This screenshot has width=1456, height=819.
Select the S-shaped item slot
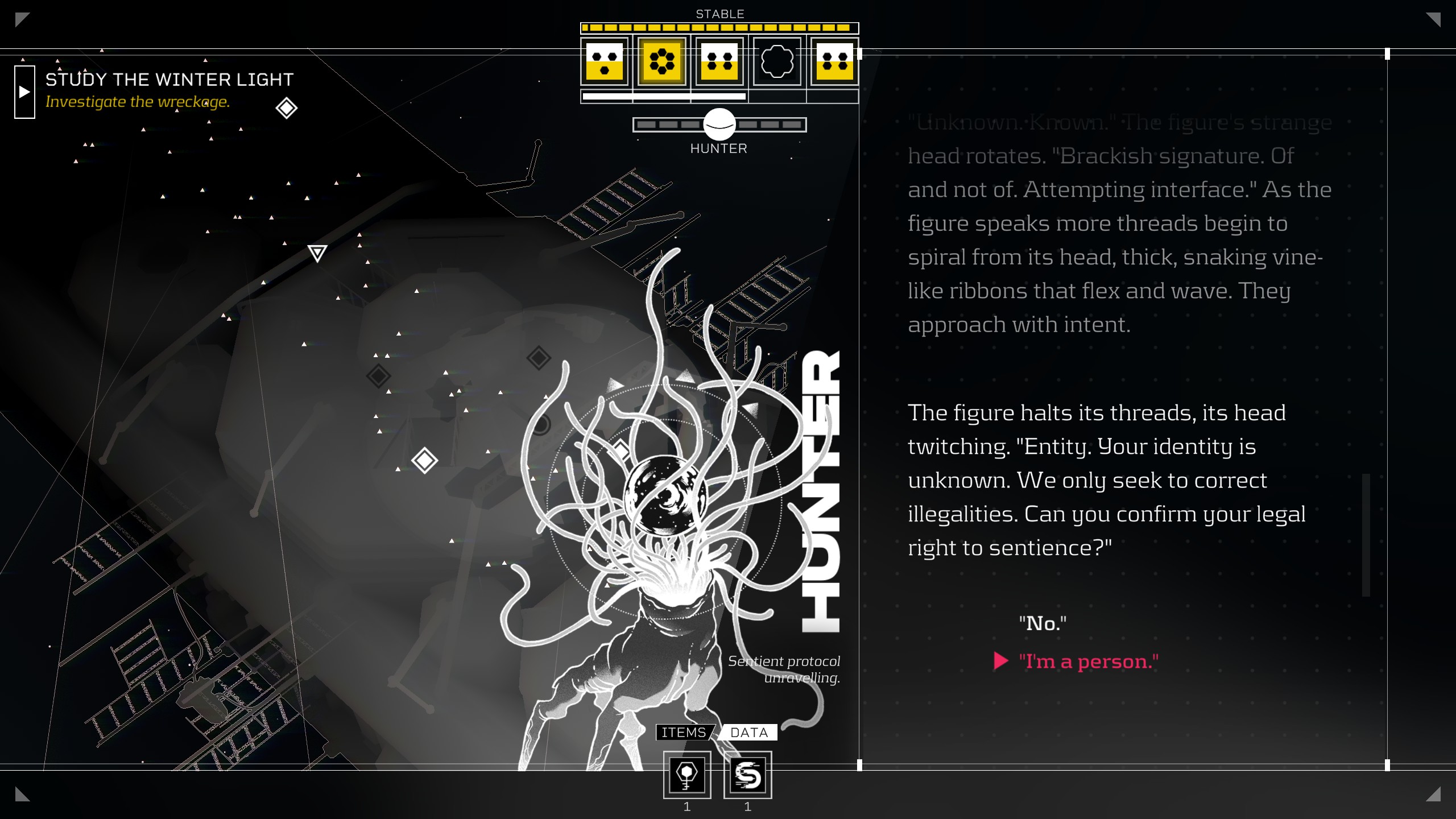point(747,775)
